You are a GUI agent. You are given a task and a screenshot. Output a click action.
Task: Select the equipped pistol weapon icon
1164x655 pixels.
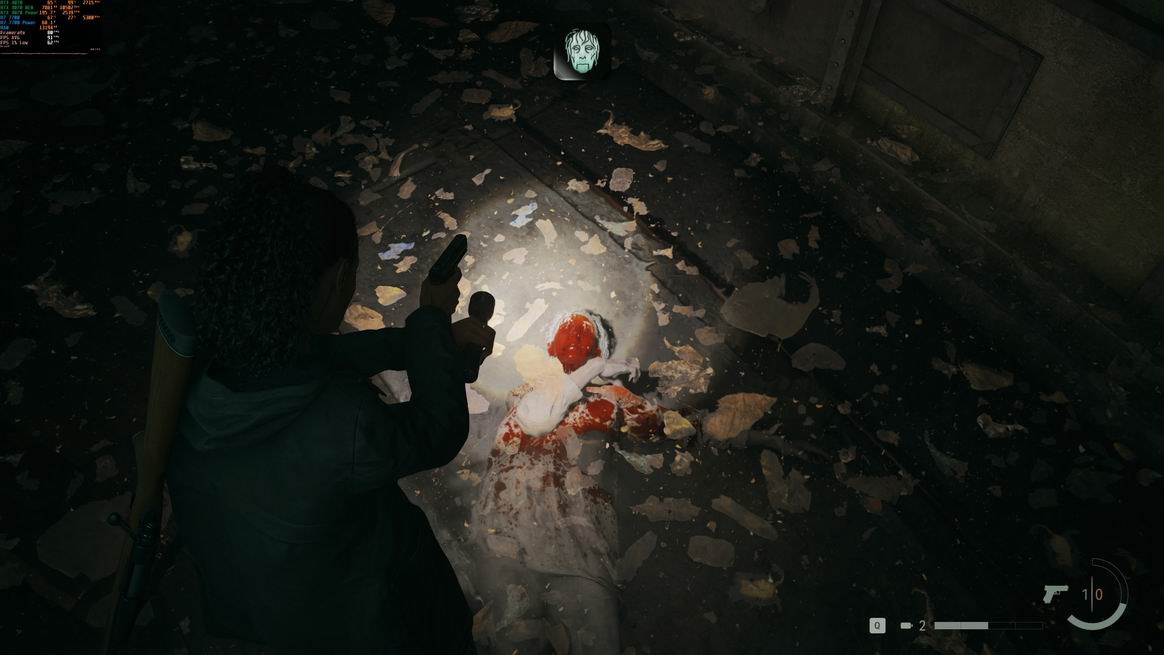tap(1055, 594)
